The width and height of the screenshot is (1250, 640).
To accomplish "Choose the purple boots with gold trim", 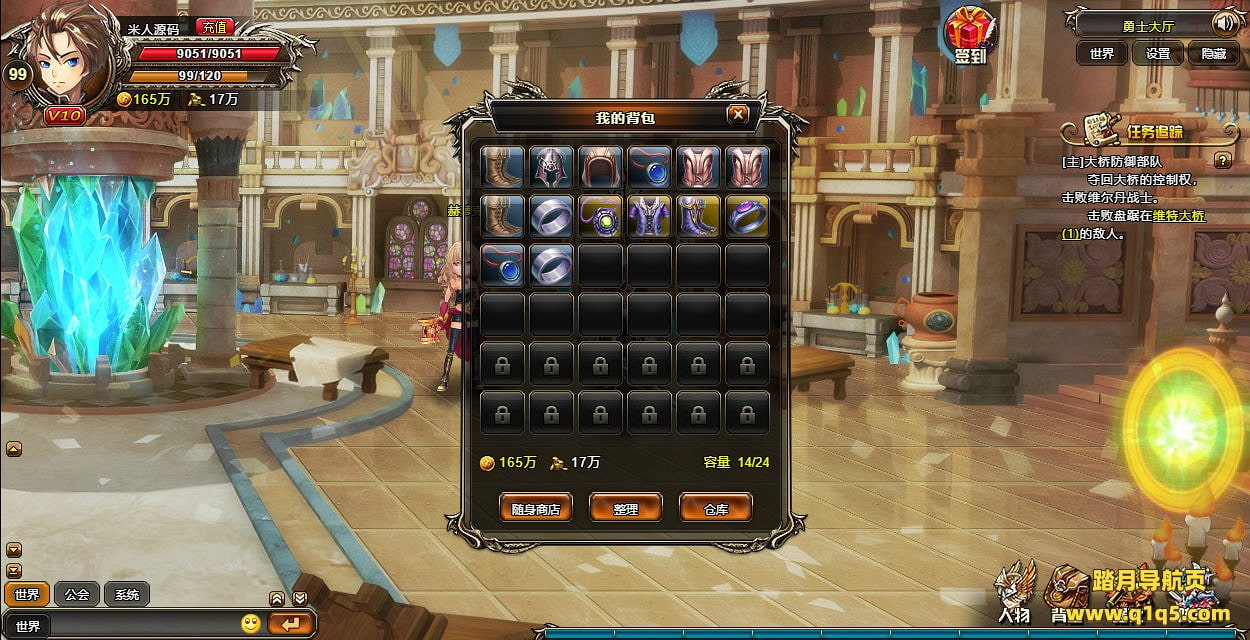I will [x=698, y=216].
